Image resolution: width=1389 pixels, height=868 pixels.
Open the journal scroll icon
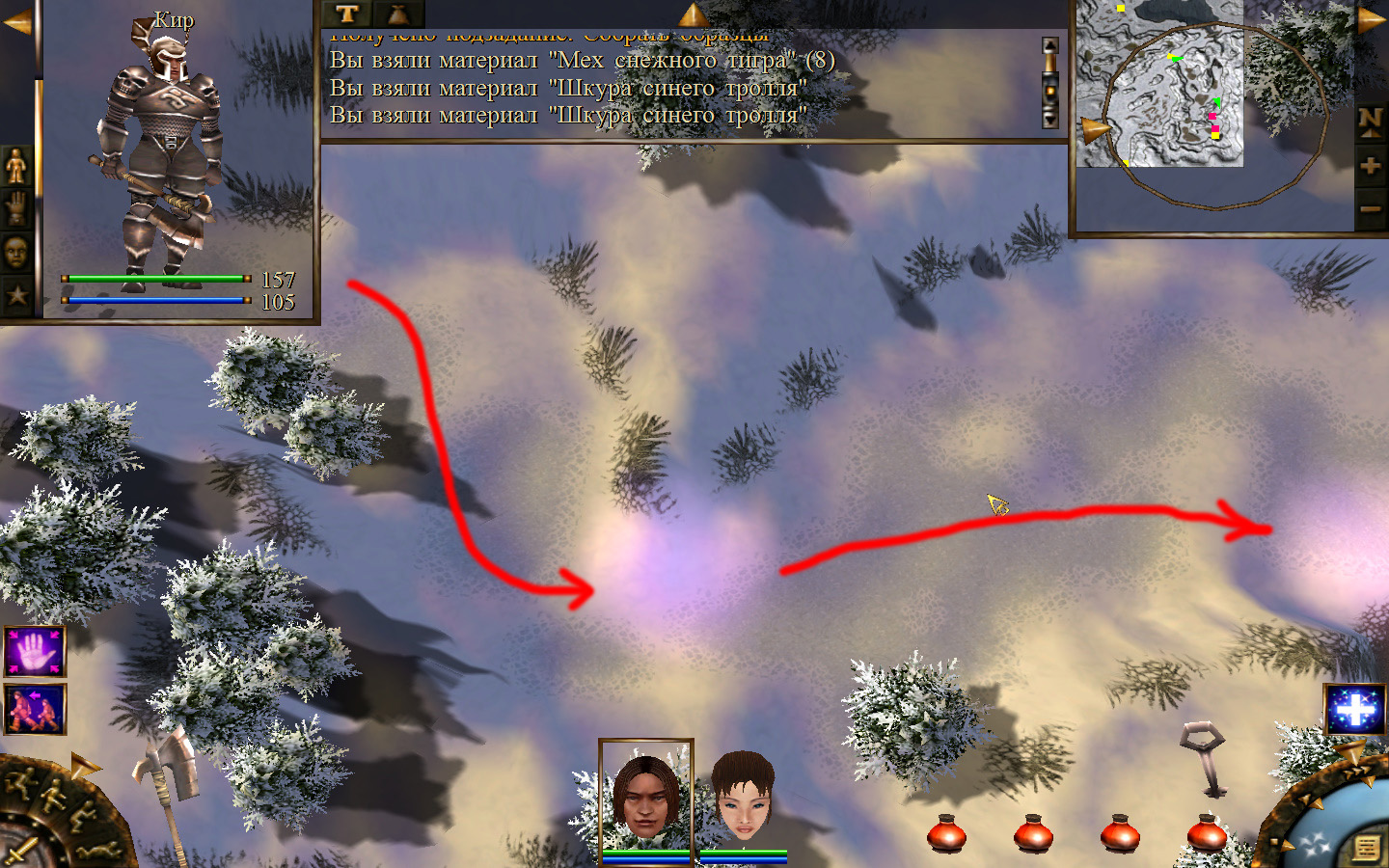(x=1366, y=848)
